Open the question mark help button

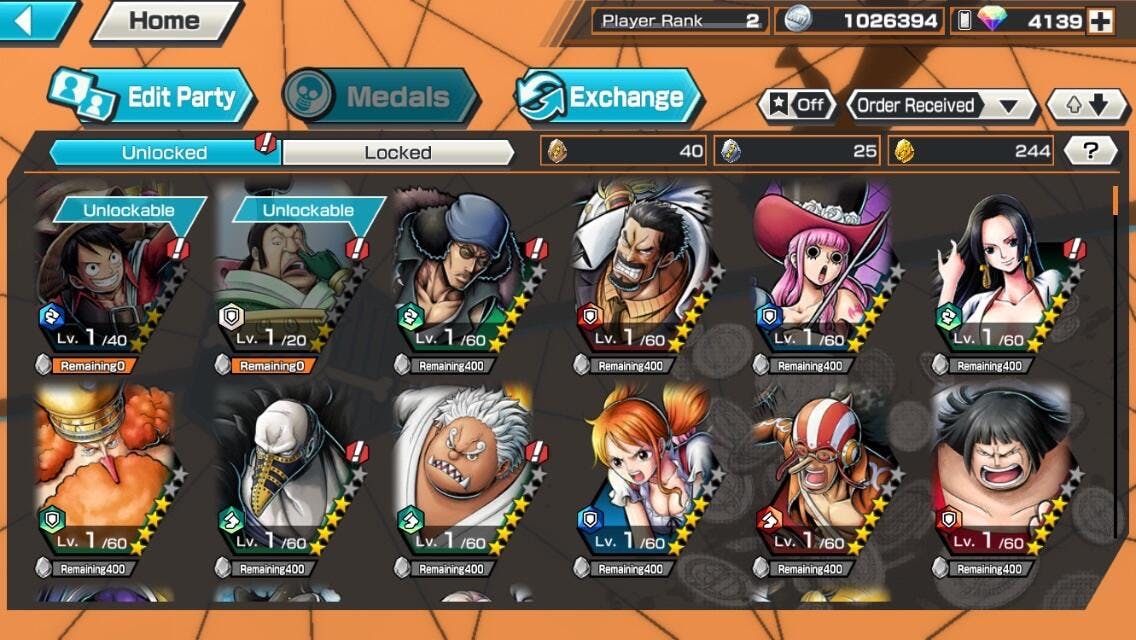point(1091,151)
